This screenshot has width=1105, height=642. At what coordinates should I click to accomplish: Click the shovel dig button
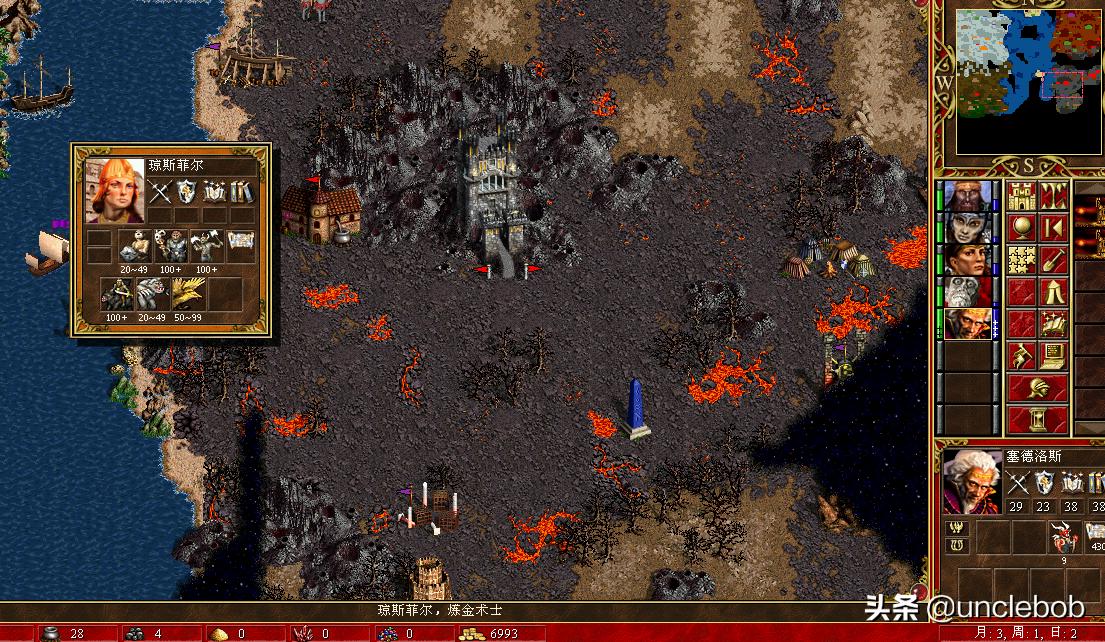pyautogui.click(x=1053, y=259)
